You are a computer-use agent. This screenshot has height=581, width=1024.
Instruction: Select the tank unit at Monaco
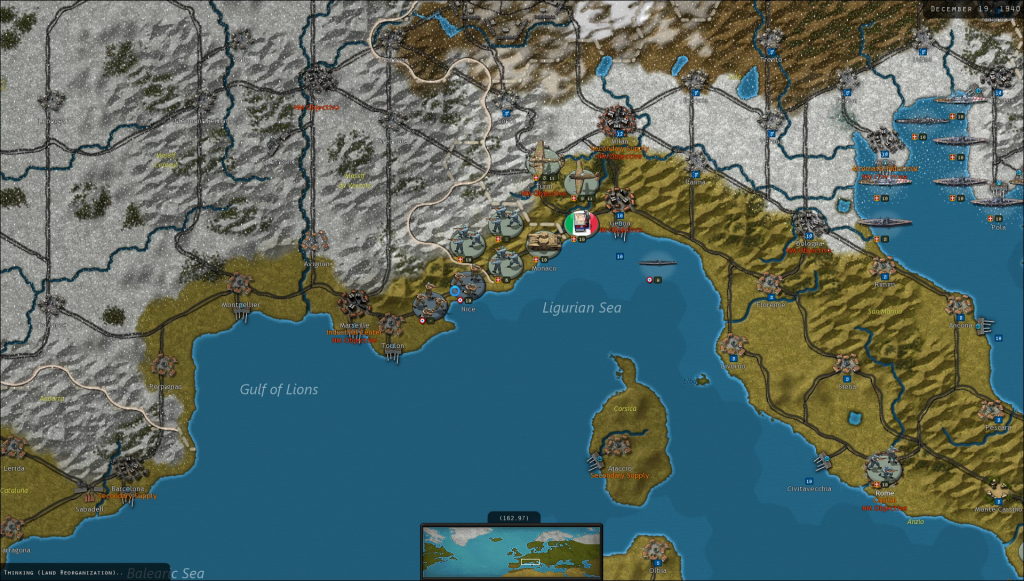[543, 242]
